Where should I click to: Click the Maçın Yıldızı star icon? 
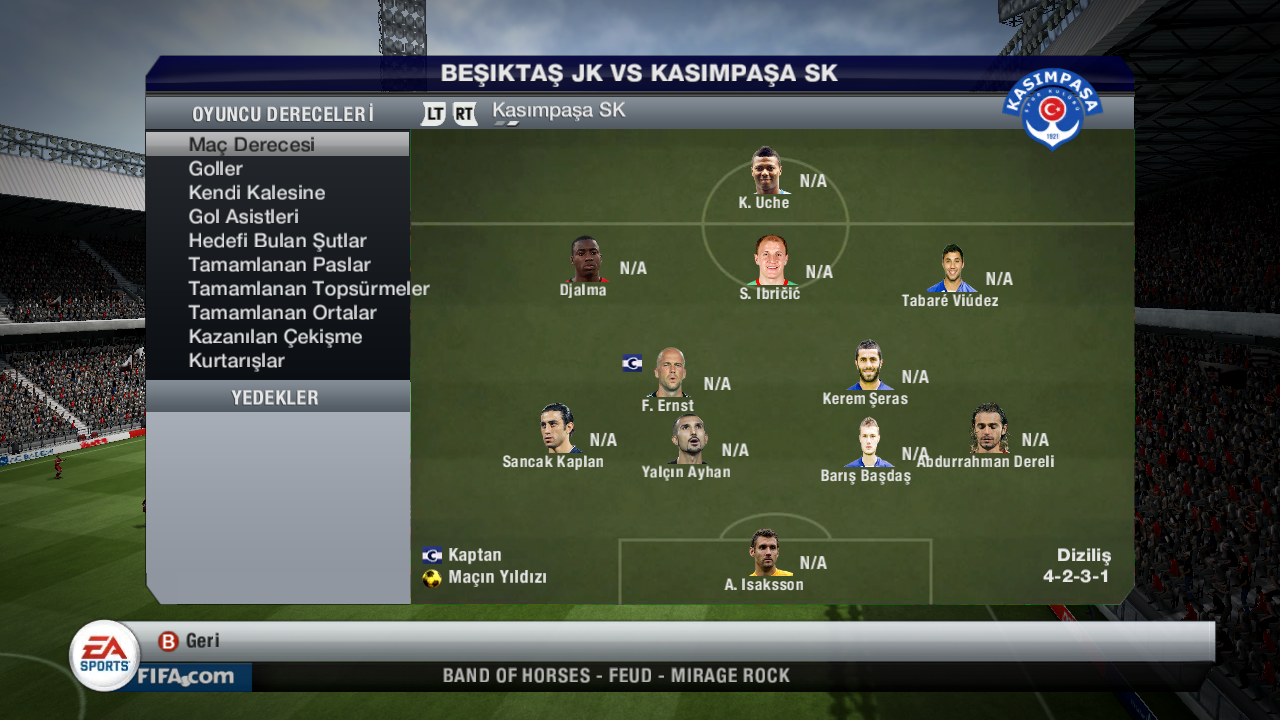(x=430, y=576)
